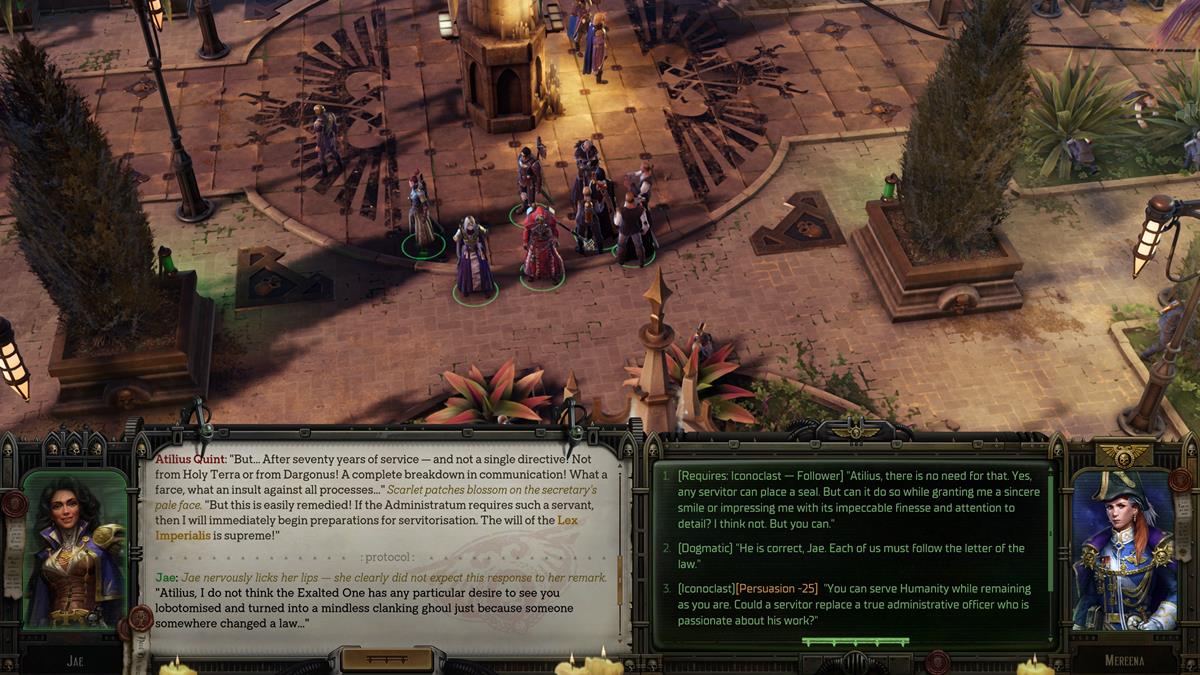Click the answer list's green scrollbar
The height and width of the screenshot is (675, 1200).
(1050, 530)
